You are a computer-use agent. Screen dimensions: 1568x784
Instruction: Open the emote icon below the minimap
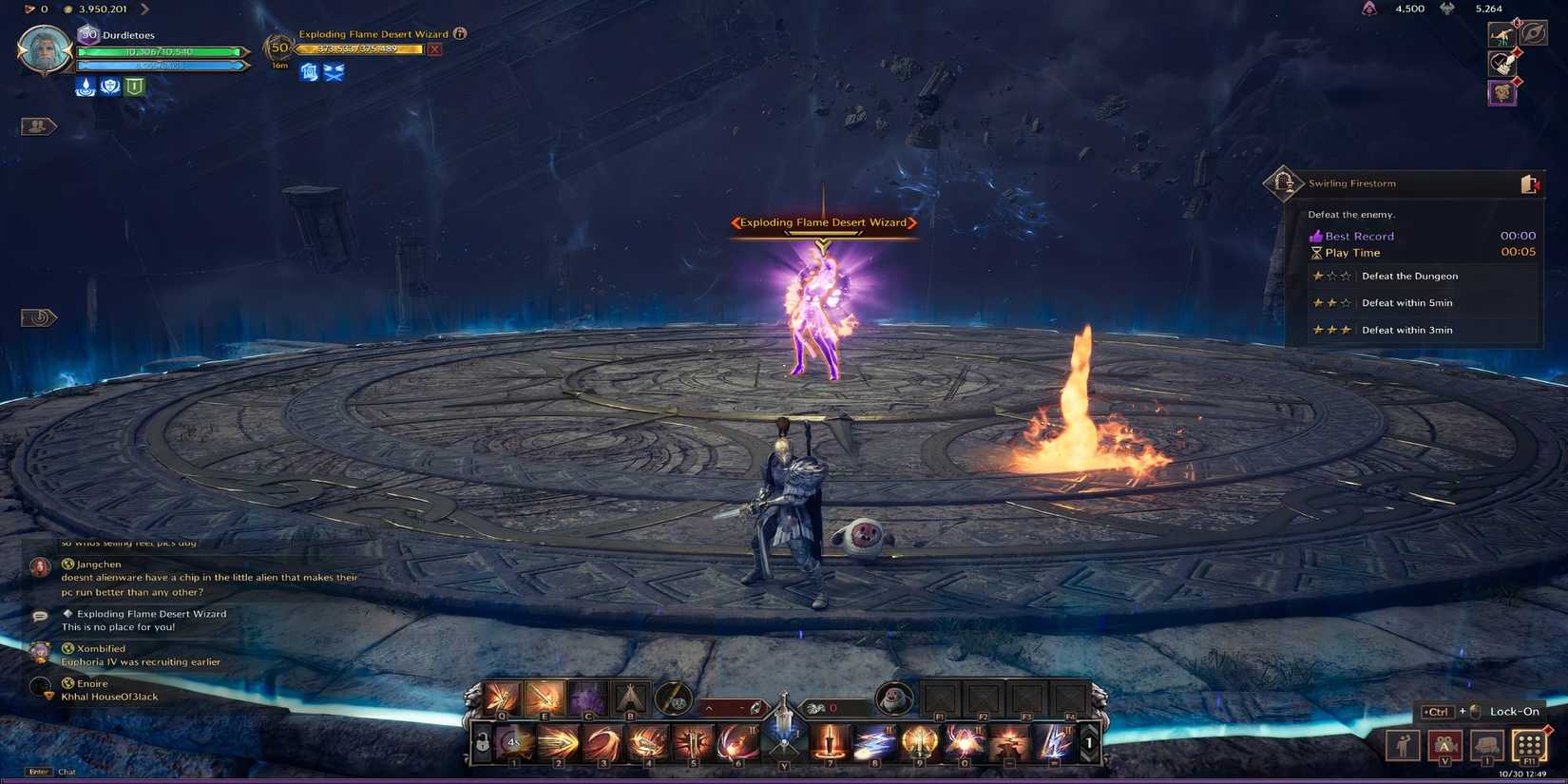(x=36, y=317)
